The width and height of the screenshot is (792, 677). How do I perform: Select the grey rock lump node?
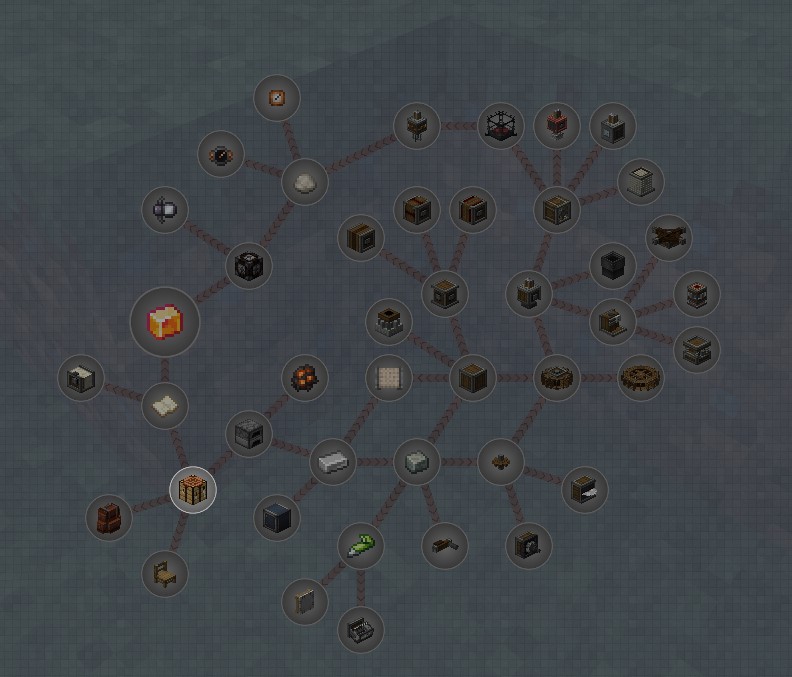(x=305, y=182)
